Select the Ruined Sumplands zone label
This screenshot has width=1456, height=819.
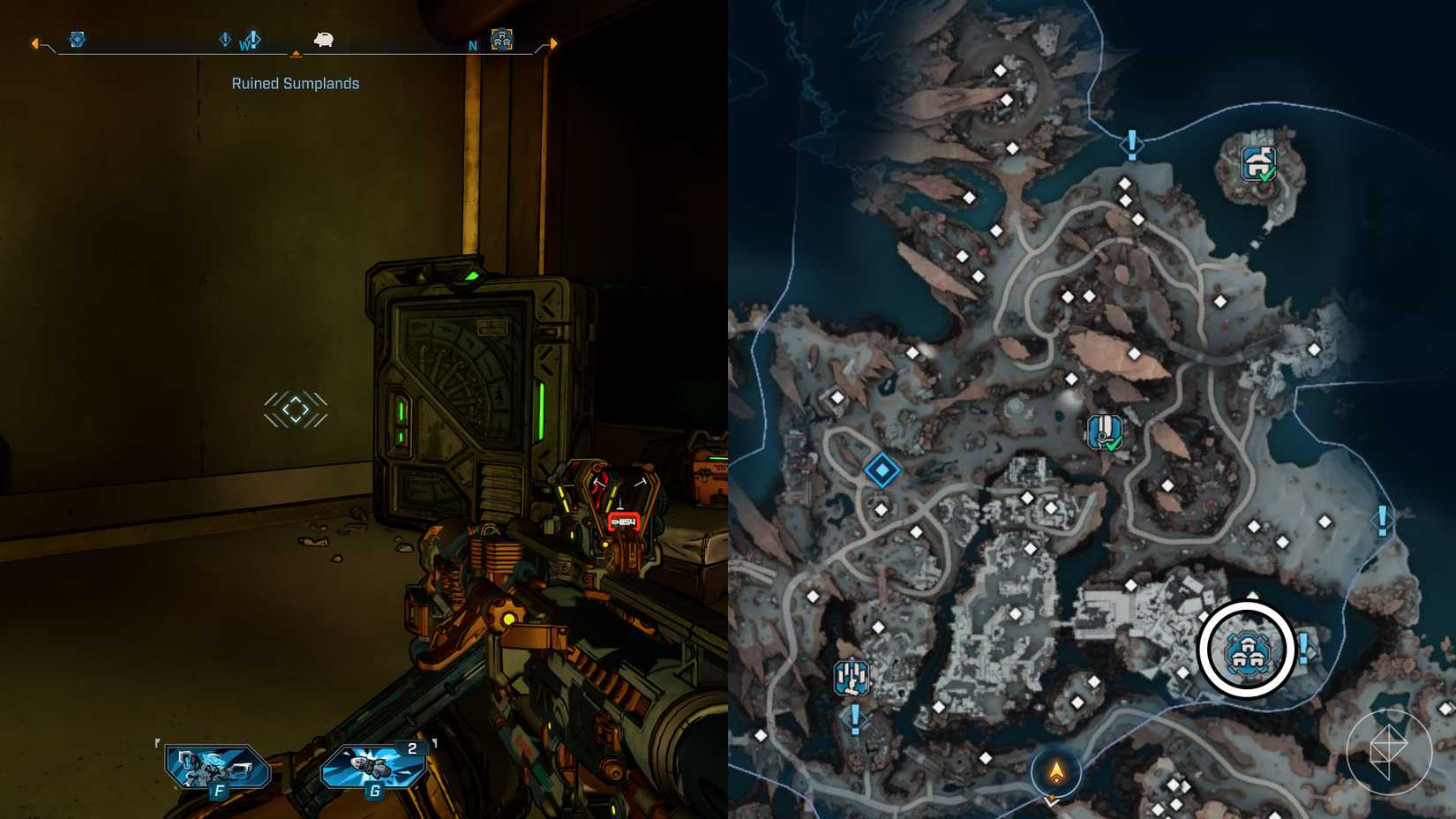pos(295,82)
